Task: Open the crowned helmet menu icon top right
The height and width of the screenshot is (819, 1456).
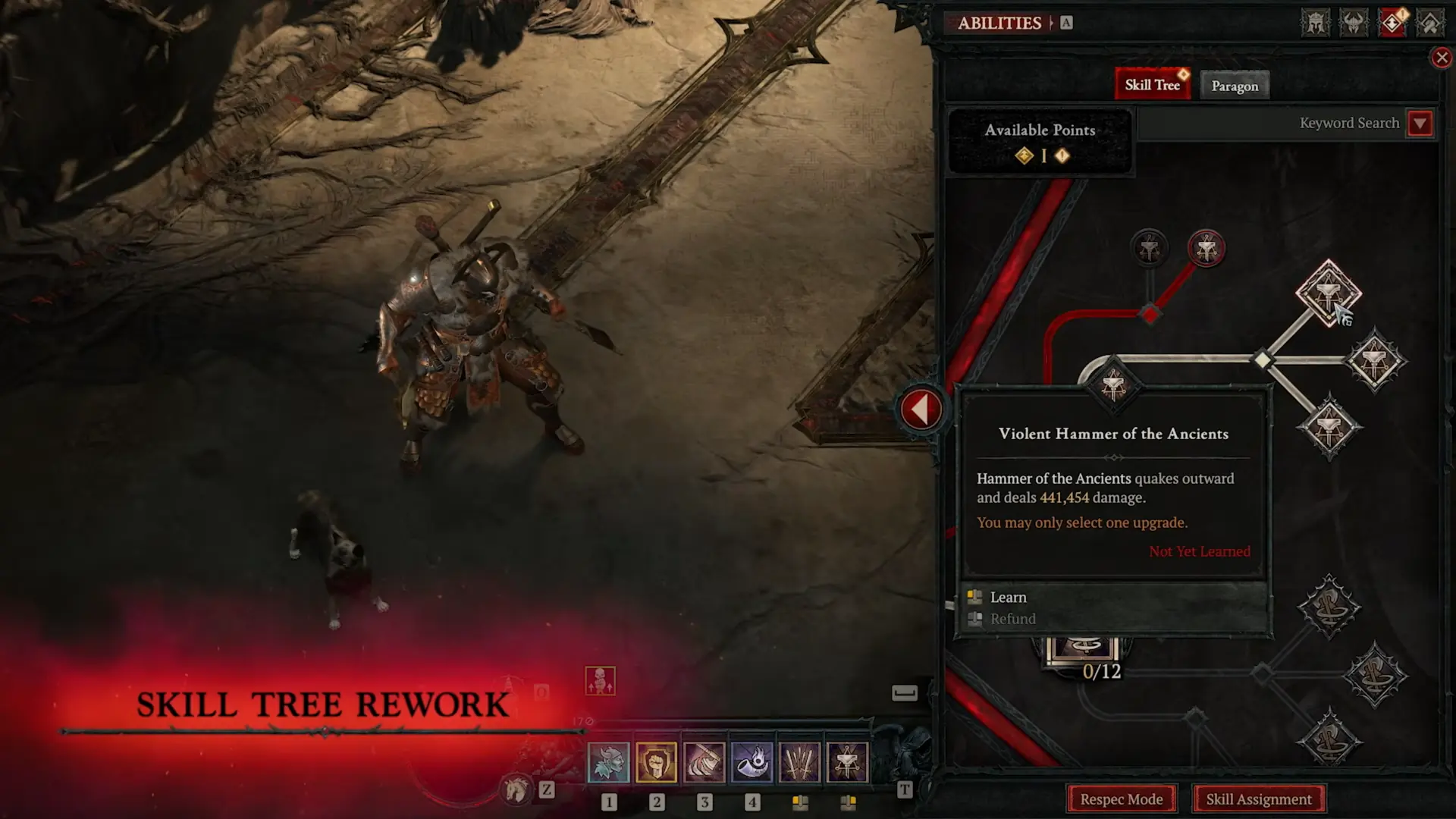Action: coord(1316,22)
